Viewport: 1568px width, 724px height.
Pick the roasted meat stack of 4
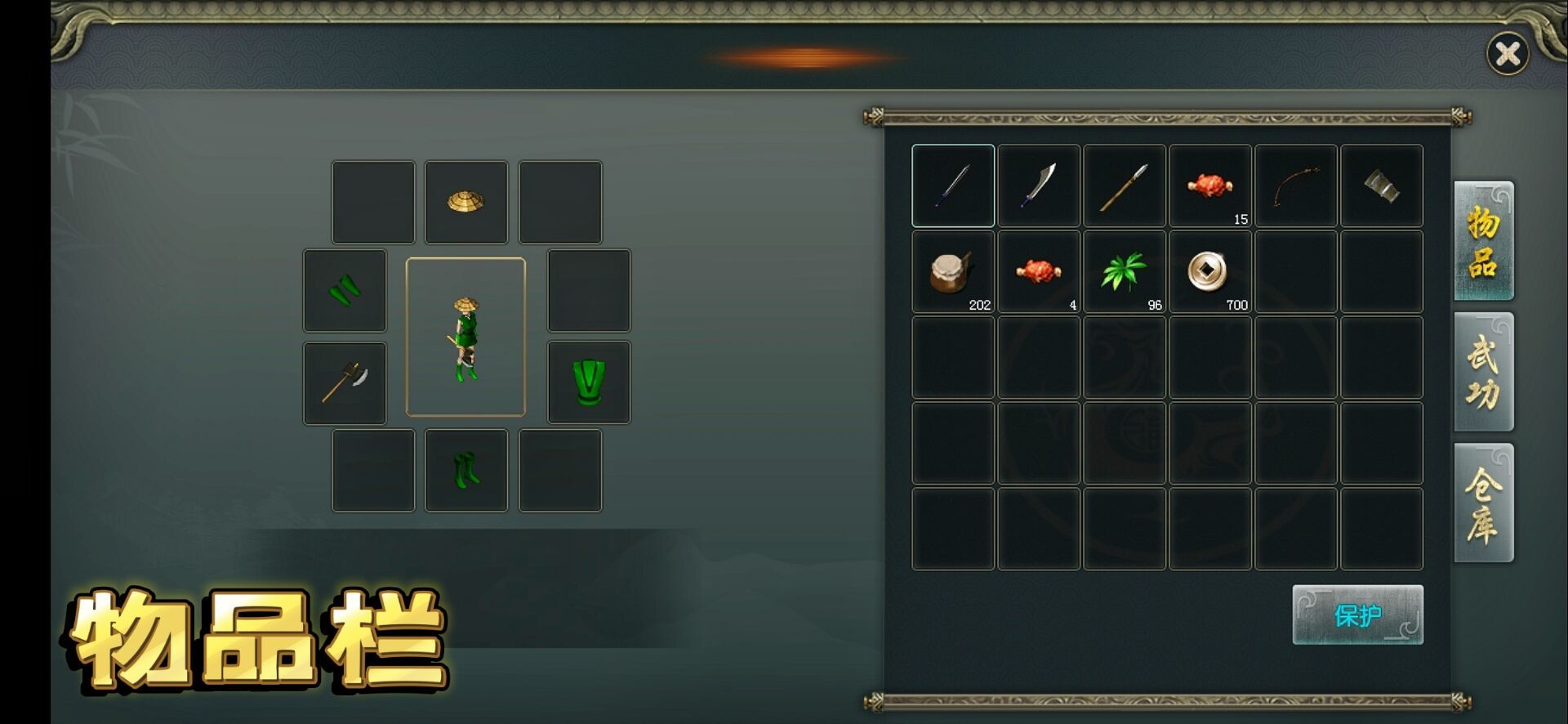click(x=1039, y=271)
